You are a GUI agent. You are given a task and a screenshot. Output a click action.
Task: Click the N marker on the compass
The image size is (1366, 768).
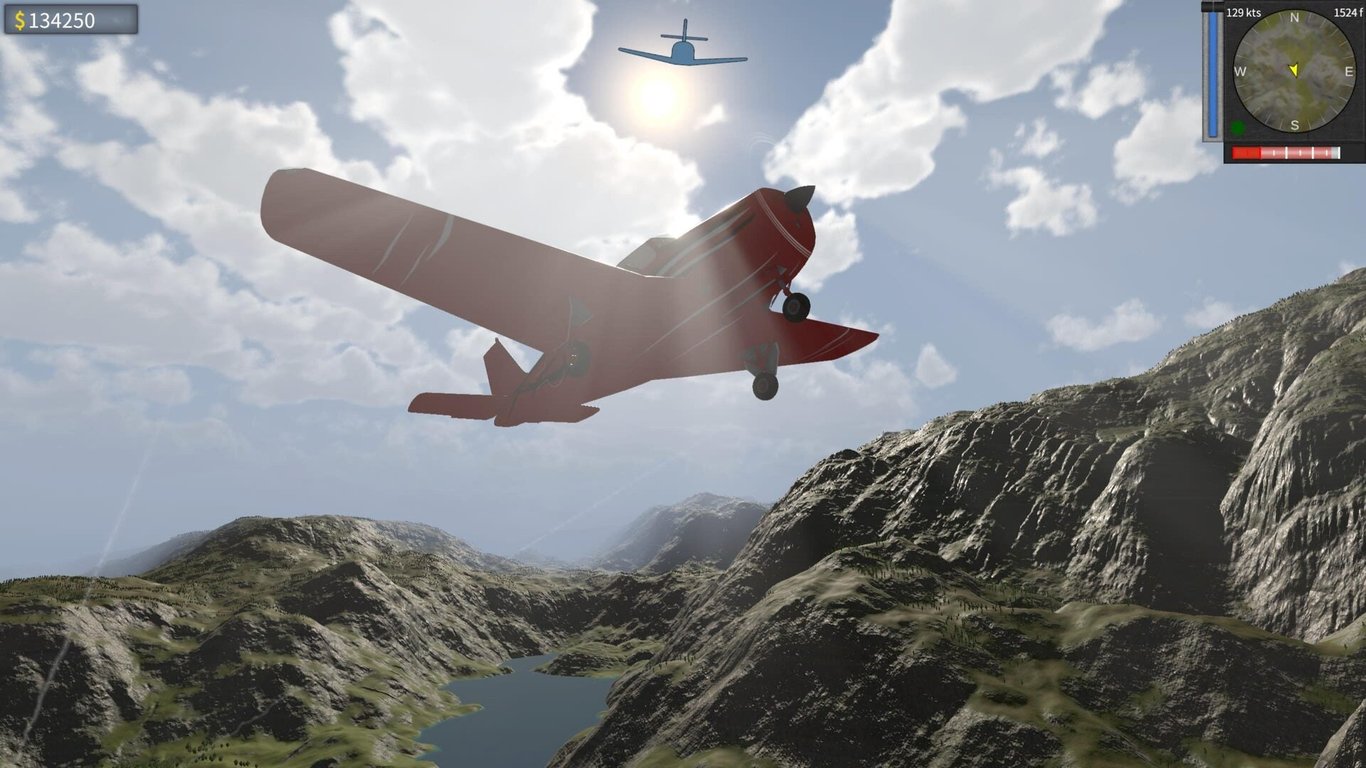point(1295,19)
